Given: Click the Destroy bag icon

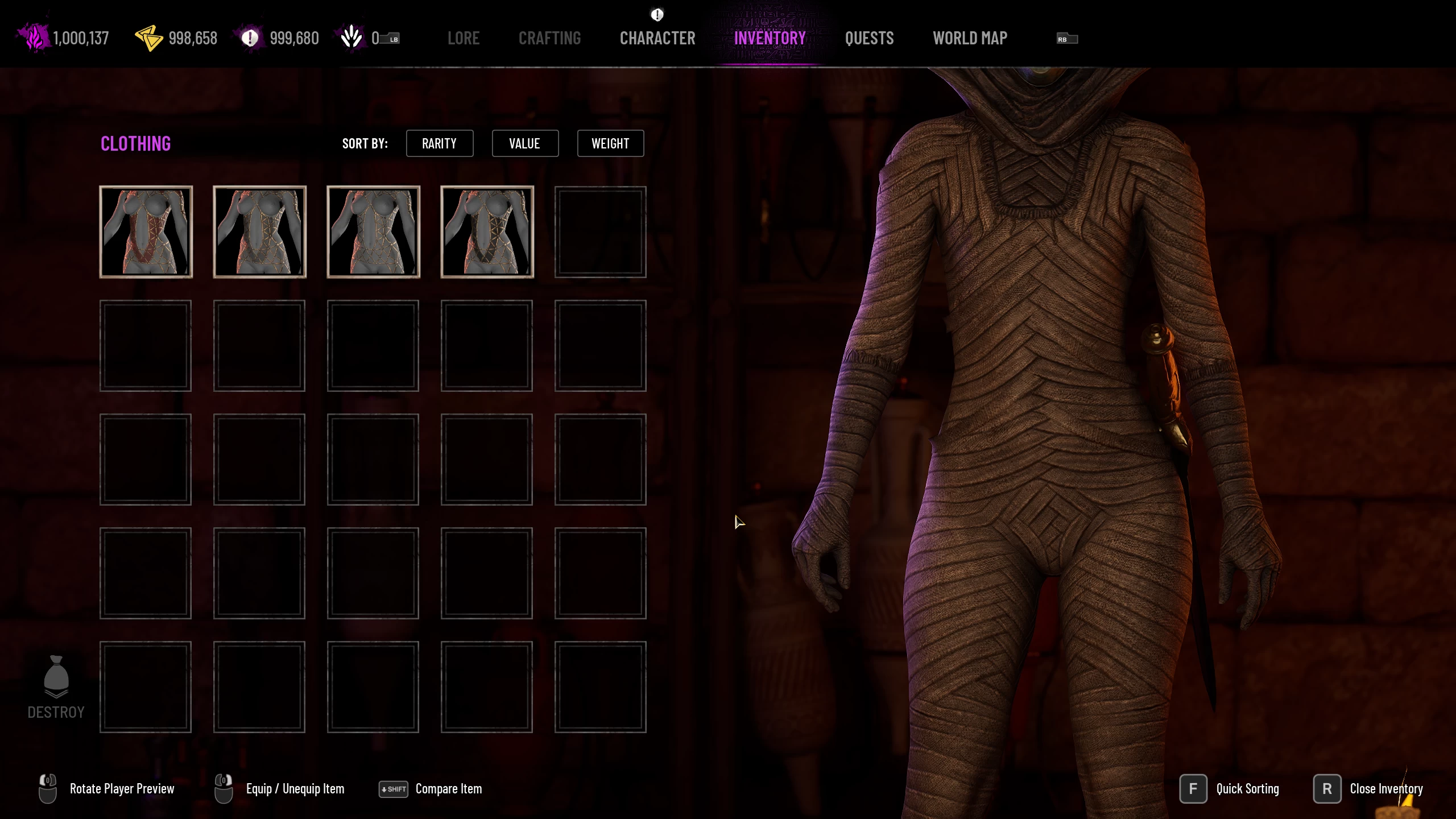Looking at the screenshot, I should 56,677.
